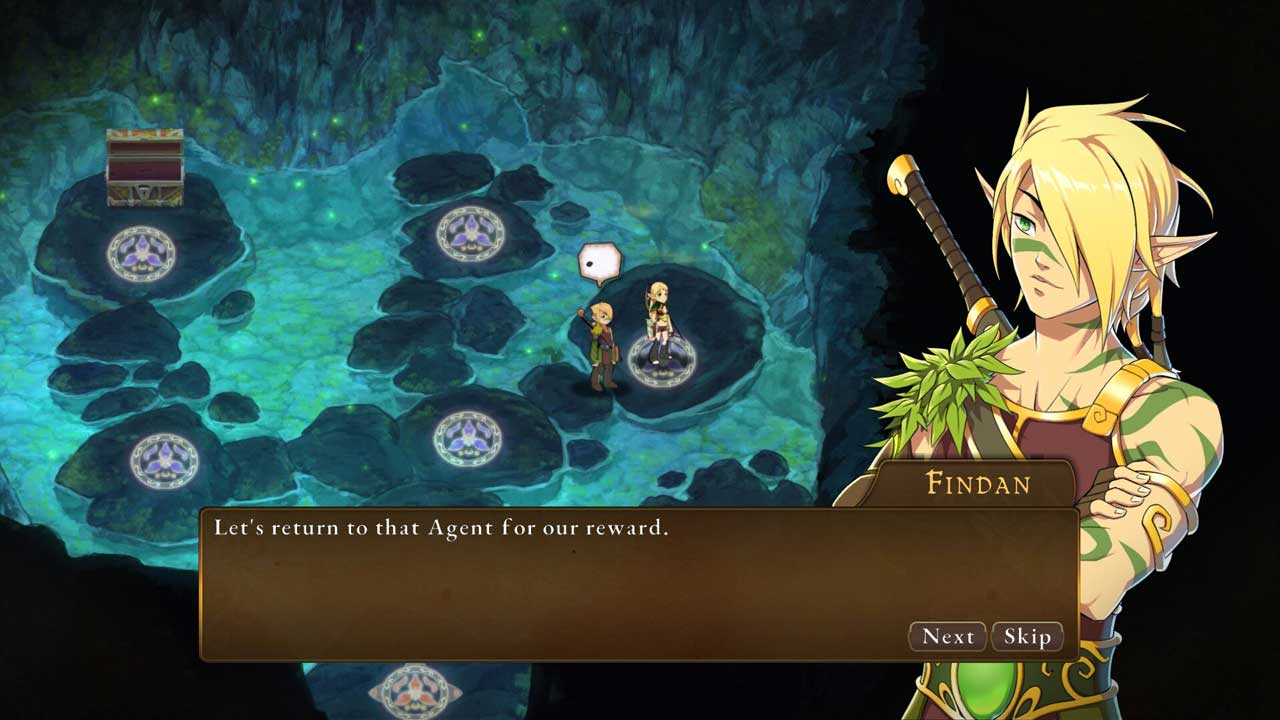Viewport: 1280px width, 720px height.
Task: Skip the dialogue scene
Action: [1027, 637]
